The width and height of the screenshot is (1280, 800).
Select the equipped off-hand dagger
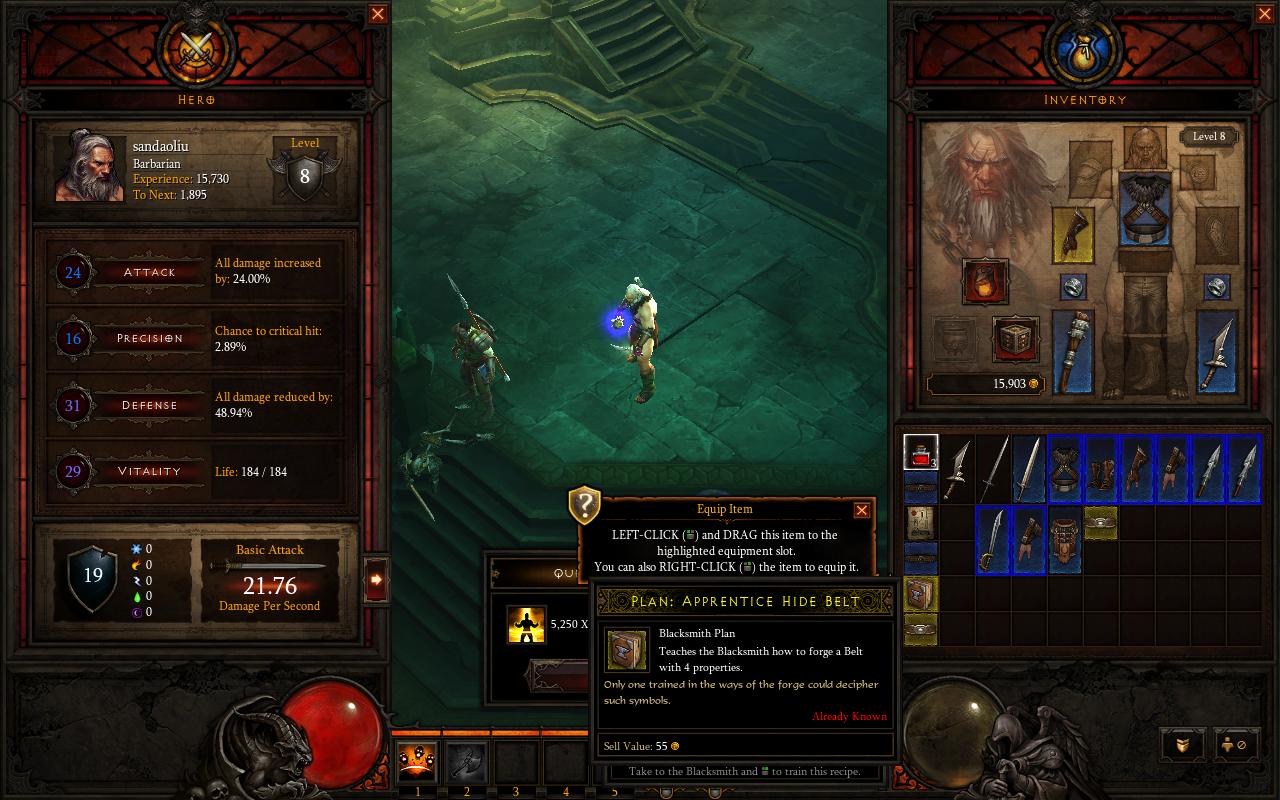1217,350
